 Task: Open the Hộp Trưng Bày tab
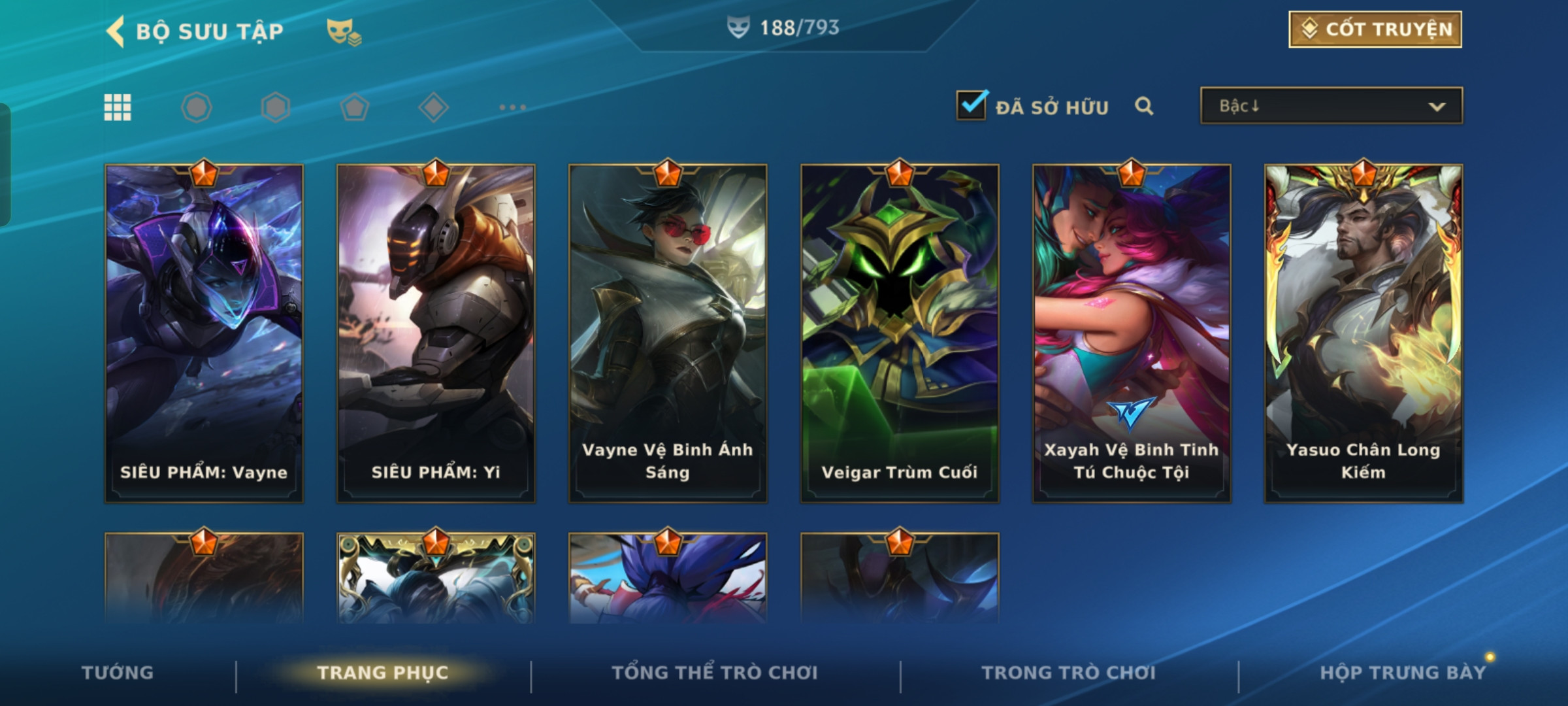1403,672
